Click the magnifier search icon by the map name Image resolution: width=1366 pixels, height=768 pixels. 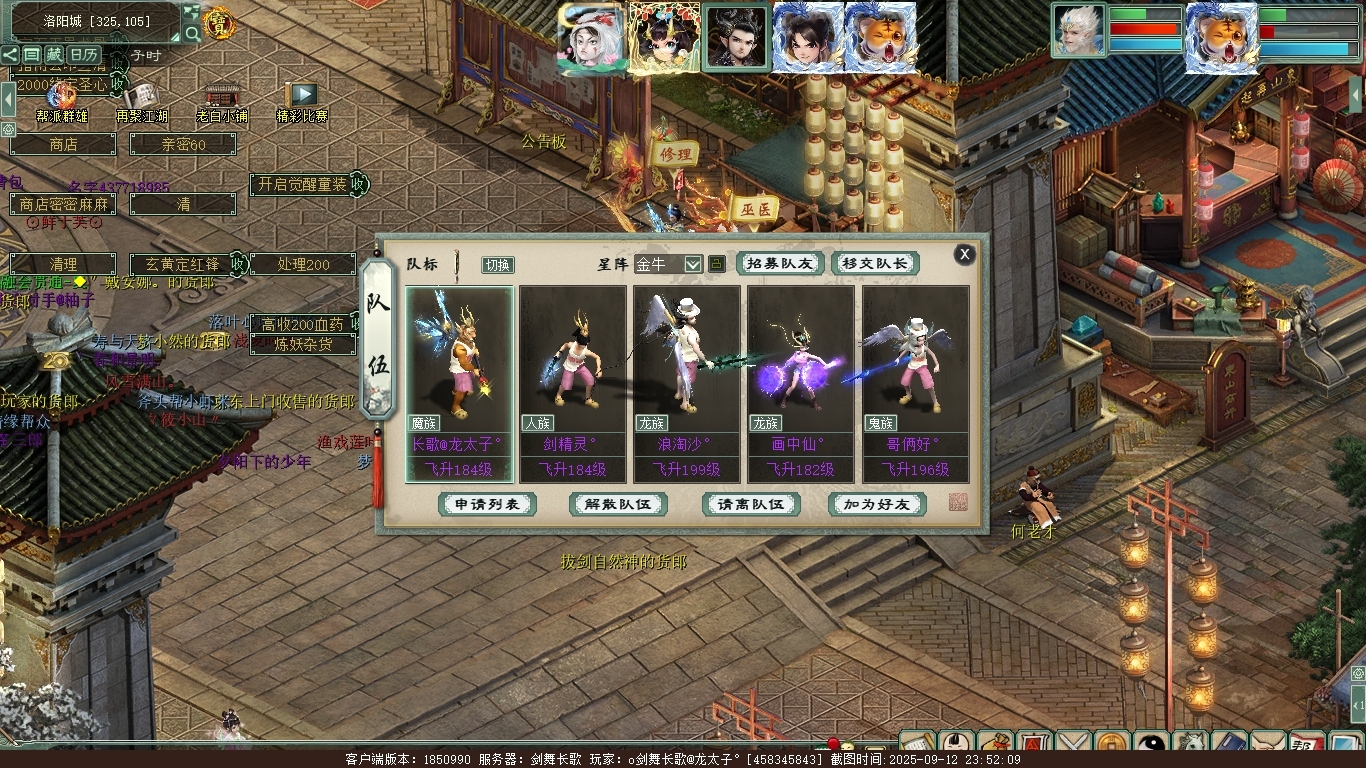pos(192,34)
